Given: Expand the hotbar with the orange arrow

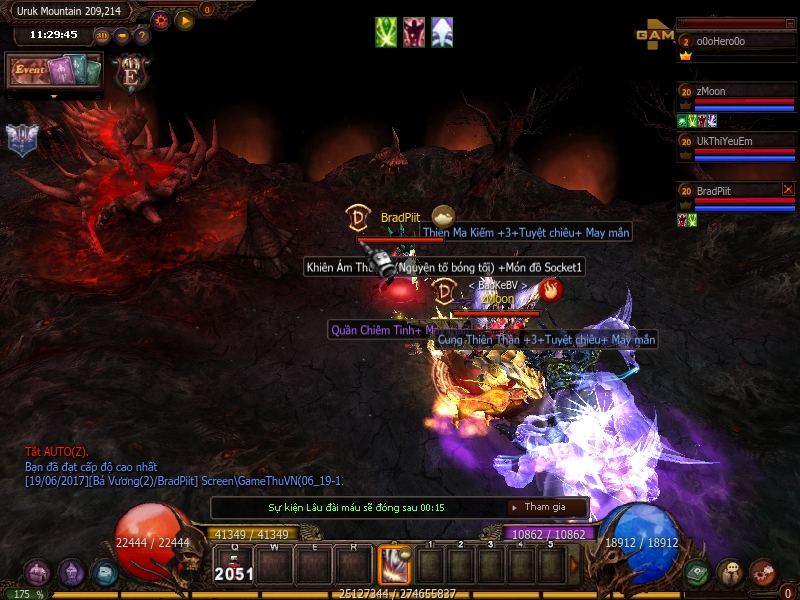Looking at the screenshot, I should [574, 565].
